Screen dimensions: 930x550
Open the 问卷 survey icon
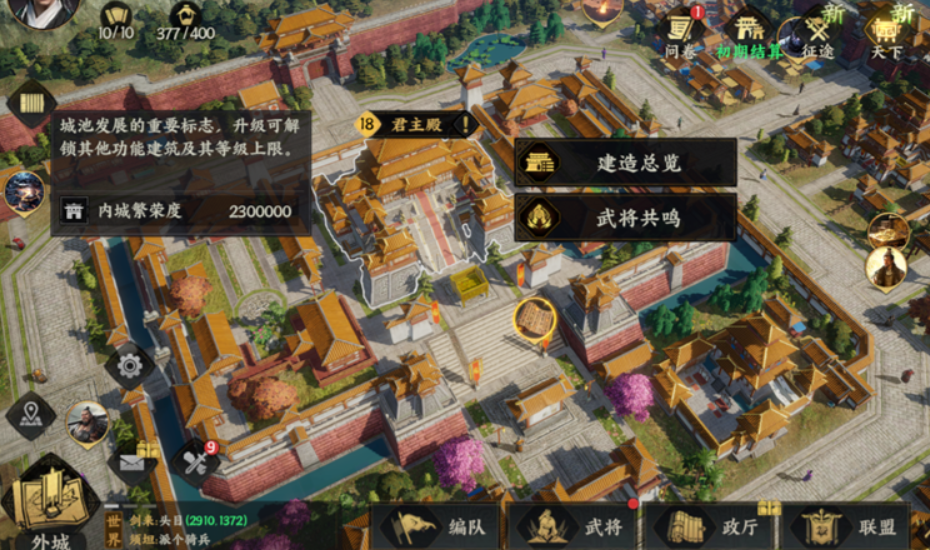click(x=683, y=32)
